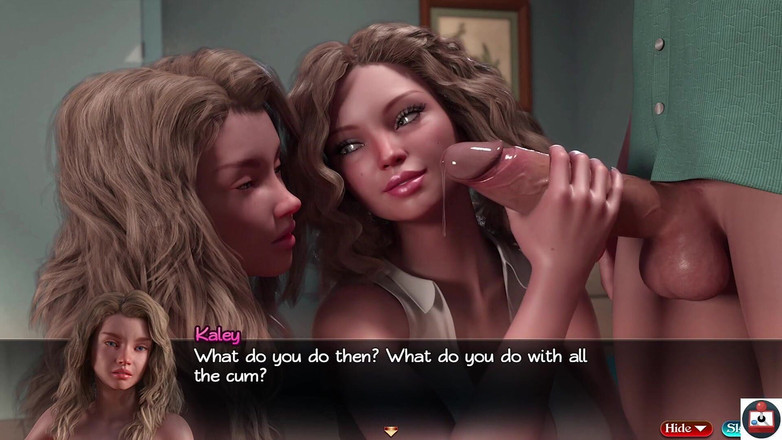Hide the dialogue box with Hide button

(x=686, y=428)
